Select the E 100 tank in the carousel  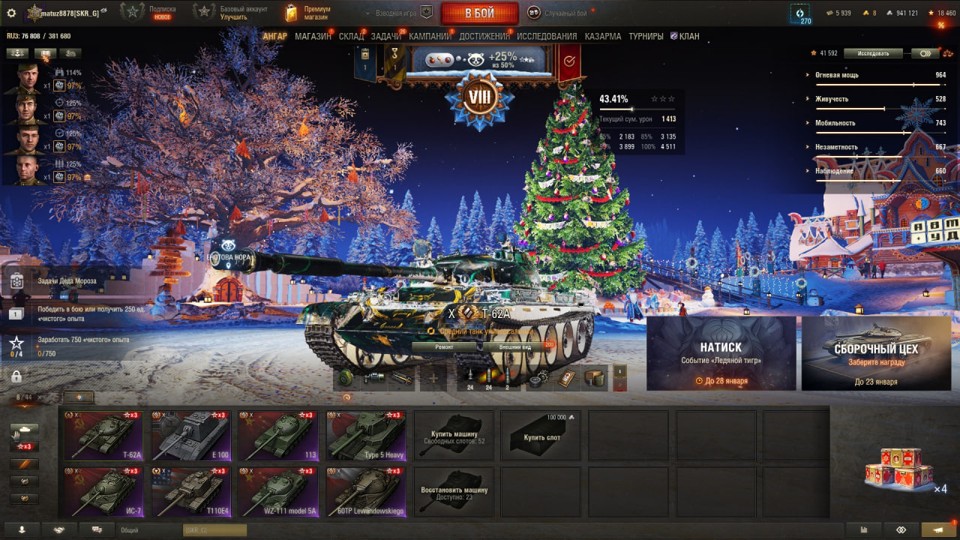click(x=190, y=435)
